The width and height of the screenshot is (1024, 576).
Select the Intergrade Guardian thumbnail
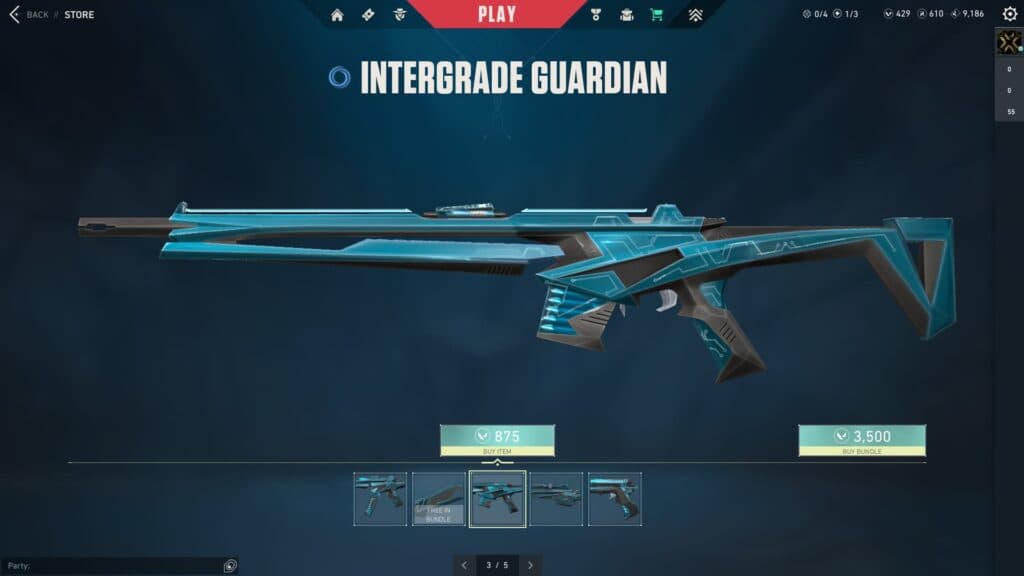coord(497,499)
